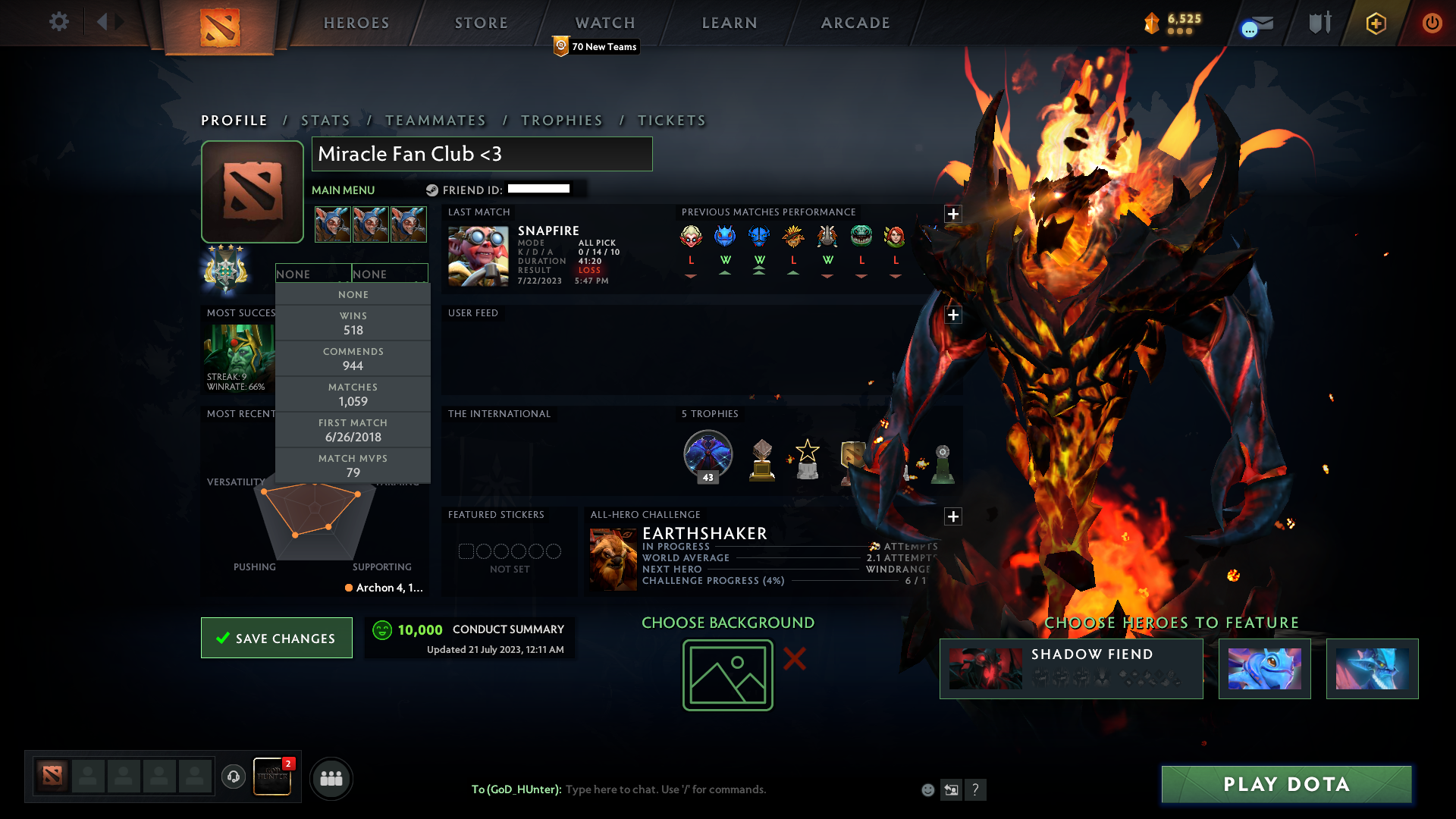1456x819 pixels.
Task: Open the settings gear icon
Action: coord(59,21)
